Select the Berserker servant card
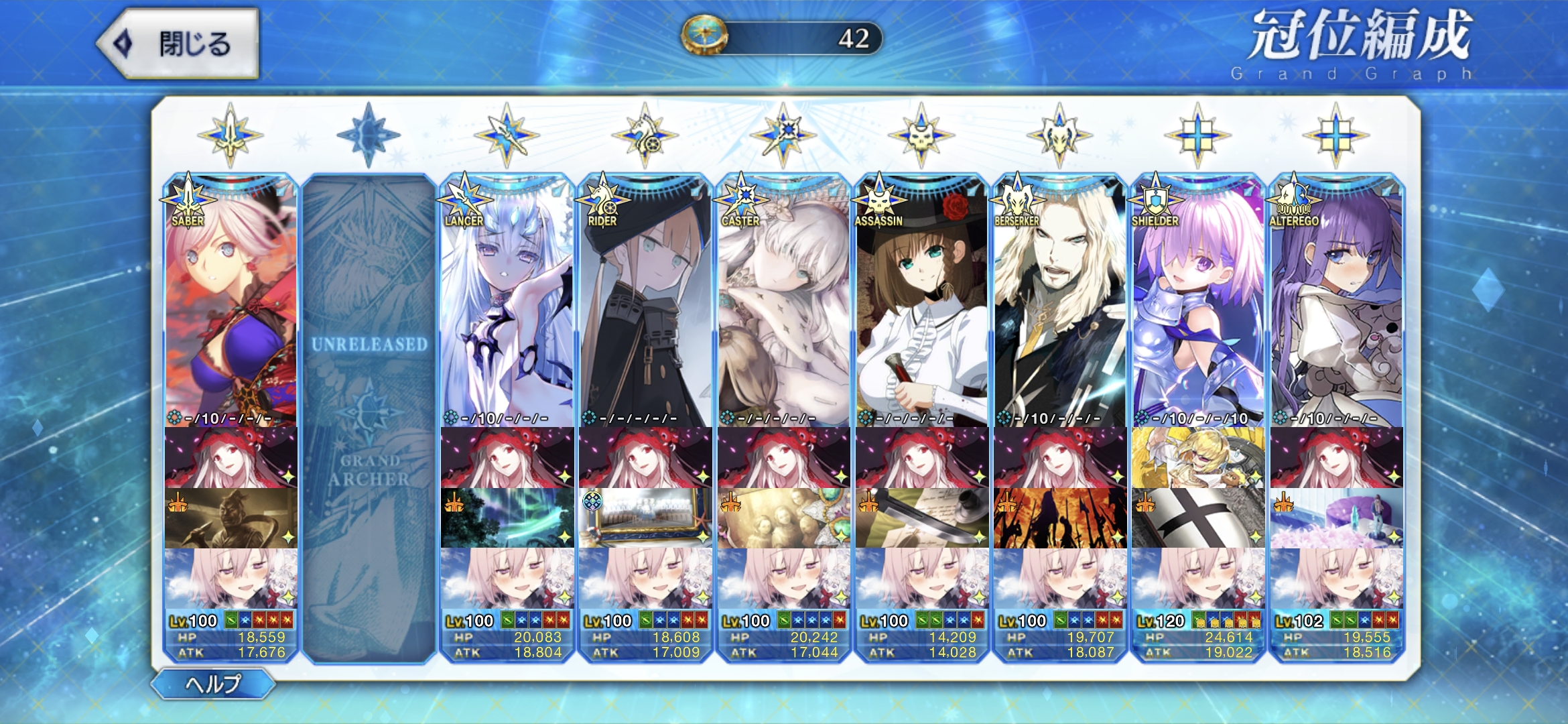This screenshot has height=724, width=1568. pyautogui.click(x=1059, y=302)
